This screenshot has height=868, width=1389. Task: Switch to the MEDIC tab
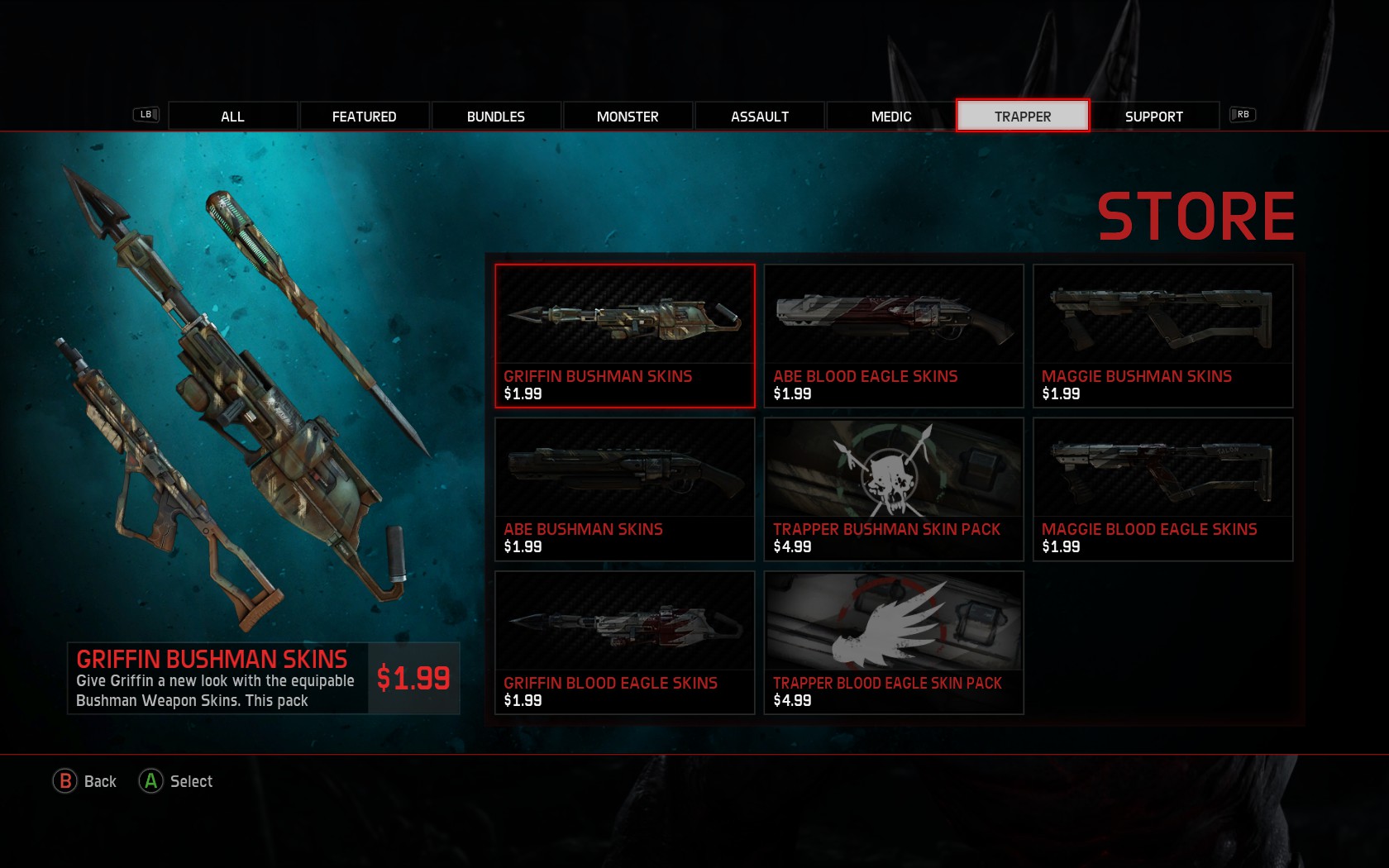(x=890, y=116)
